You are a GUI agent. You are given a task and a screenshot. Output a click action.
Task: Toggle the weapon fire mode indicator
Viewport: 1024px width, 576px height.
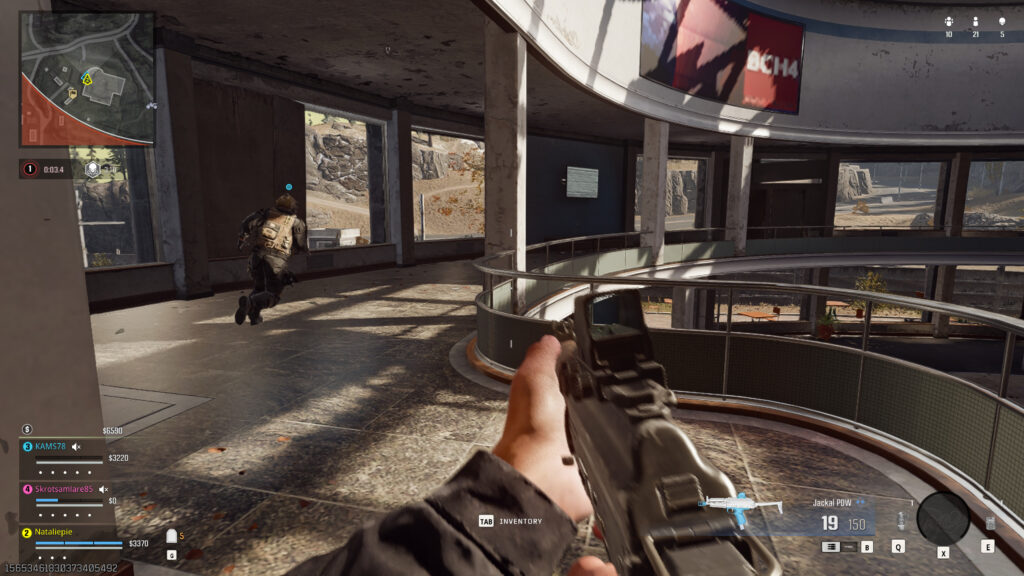click(x=831, y=547)
